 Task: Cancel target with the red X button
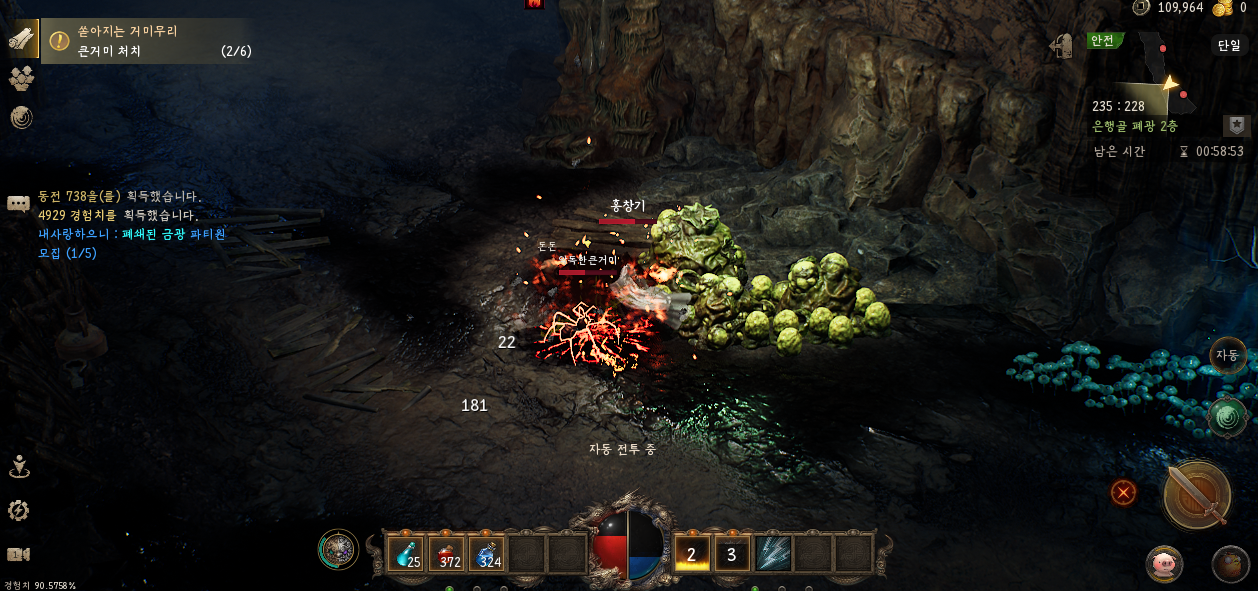[1124, 492]
